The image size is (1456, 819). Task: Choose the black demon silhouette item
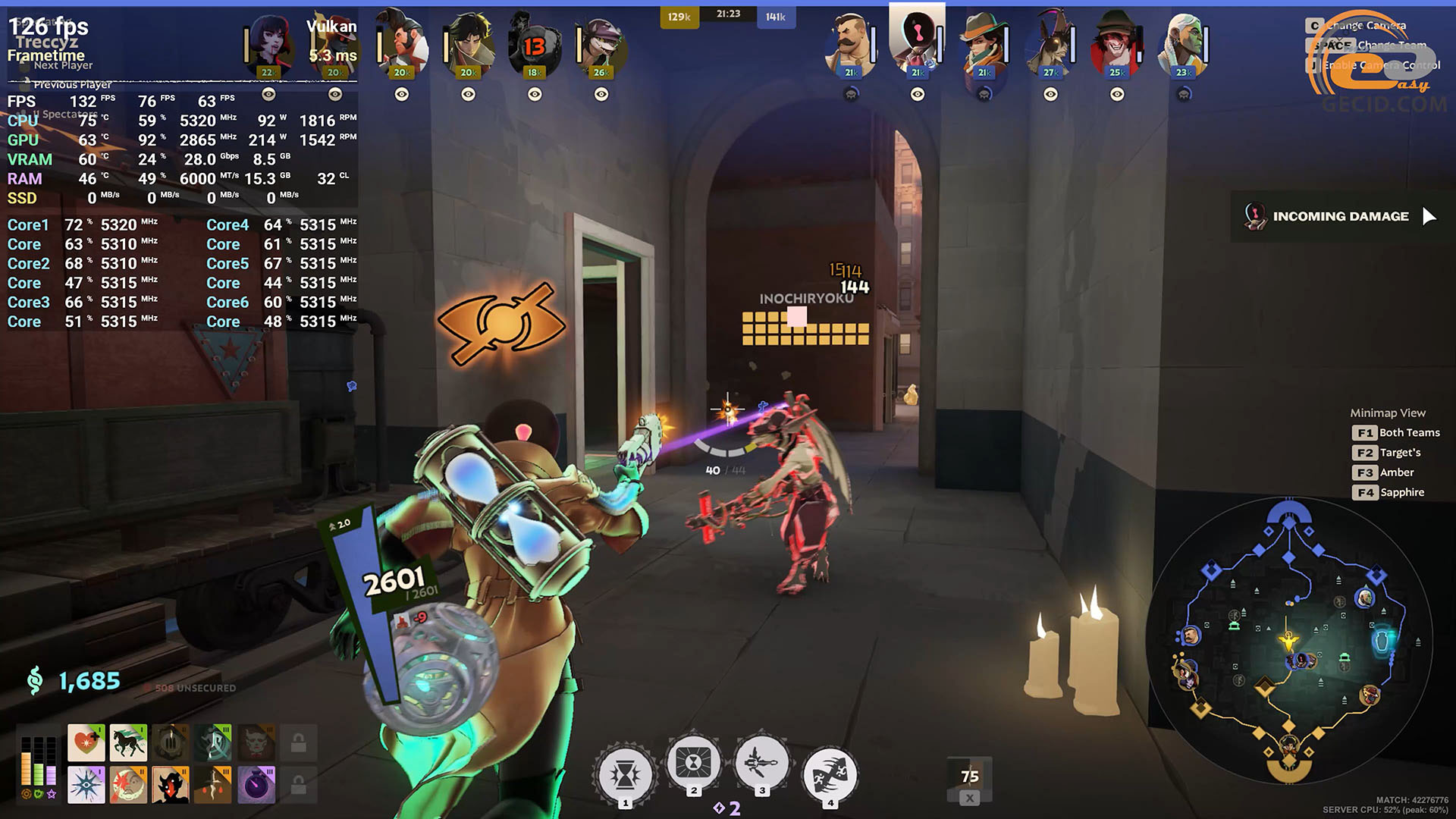click(x=171, y=785)
